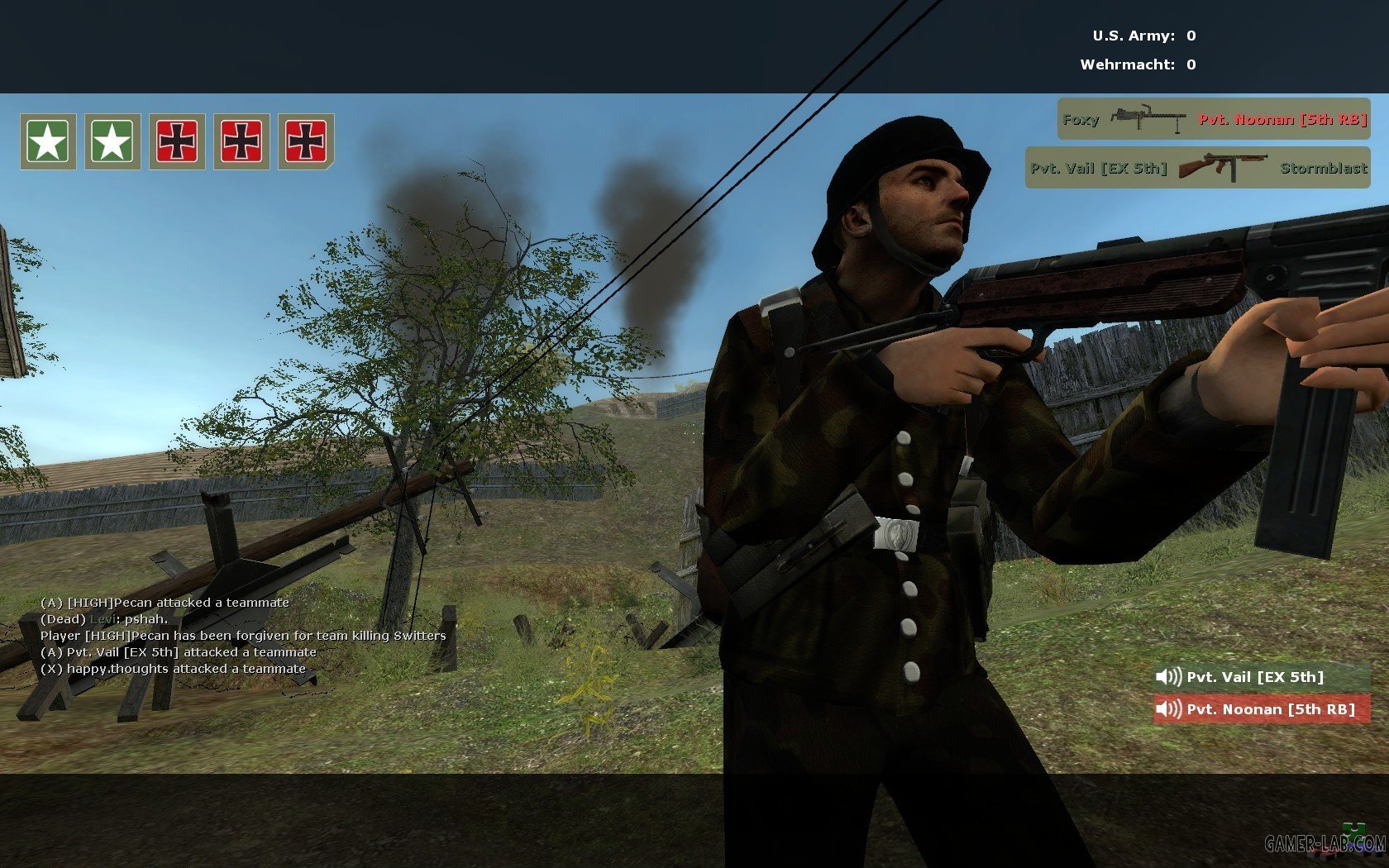Screen dimensions: 1389x868
Task: Click the happy.thoughts chat message
Action: [173, 669]
